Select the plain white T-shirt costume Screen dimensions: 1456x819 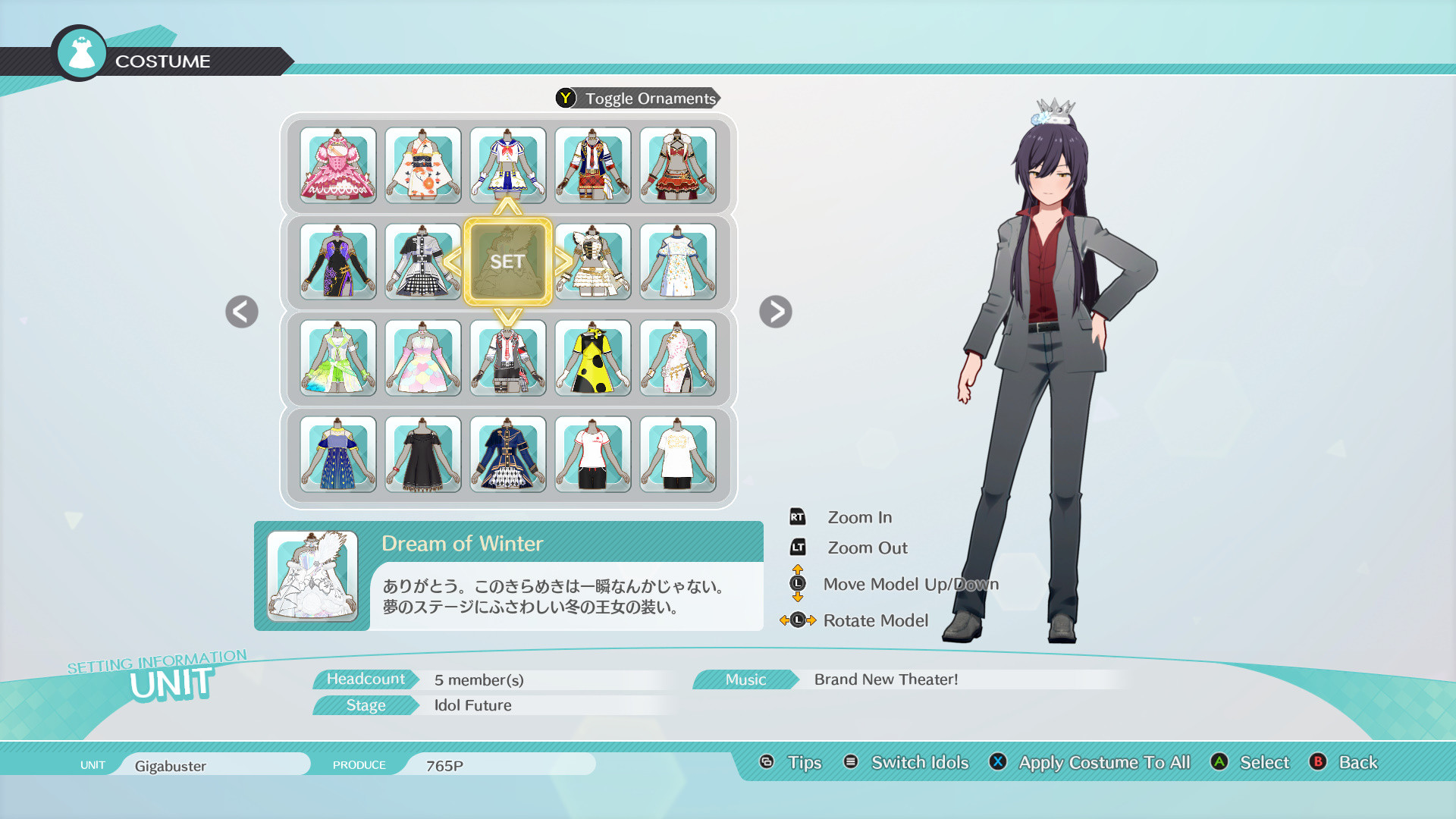(679, 454)
